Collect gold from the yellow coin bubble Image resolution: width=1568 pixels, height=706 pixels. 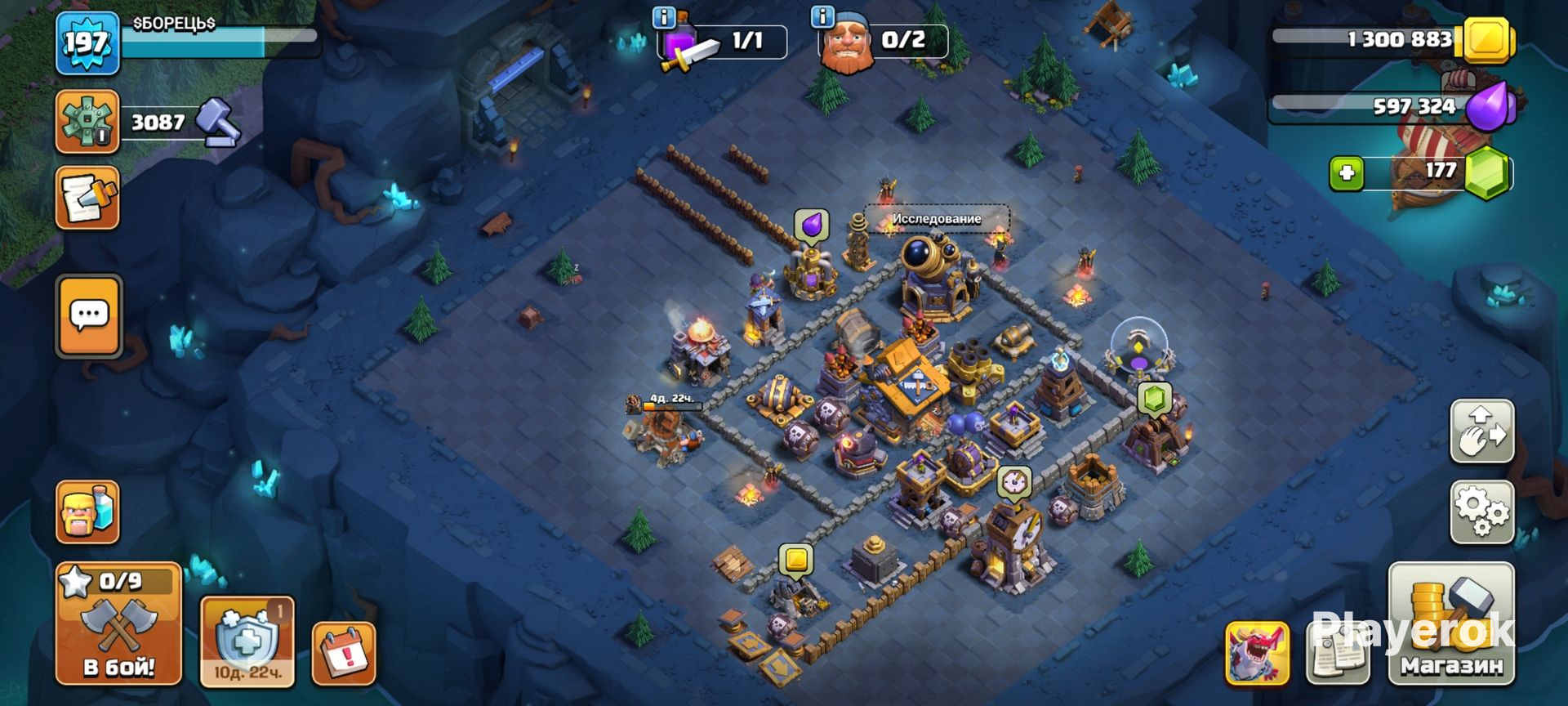pyautogui.click(x=795, y=561)
